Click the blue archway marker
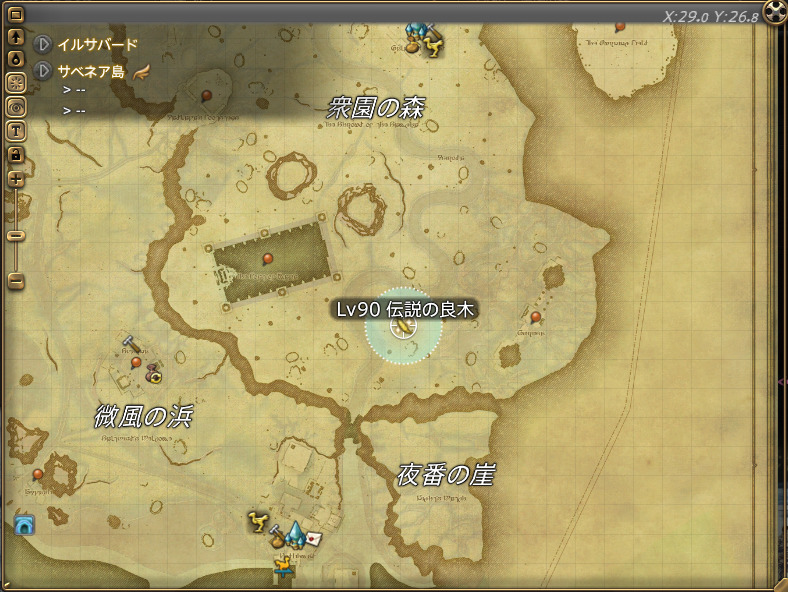Image resolution: width=788 pixels, height=592 pixels. [x=26, y=525]
